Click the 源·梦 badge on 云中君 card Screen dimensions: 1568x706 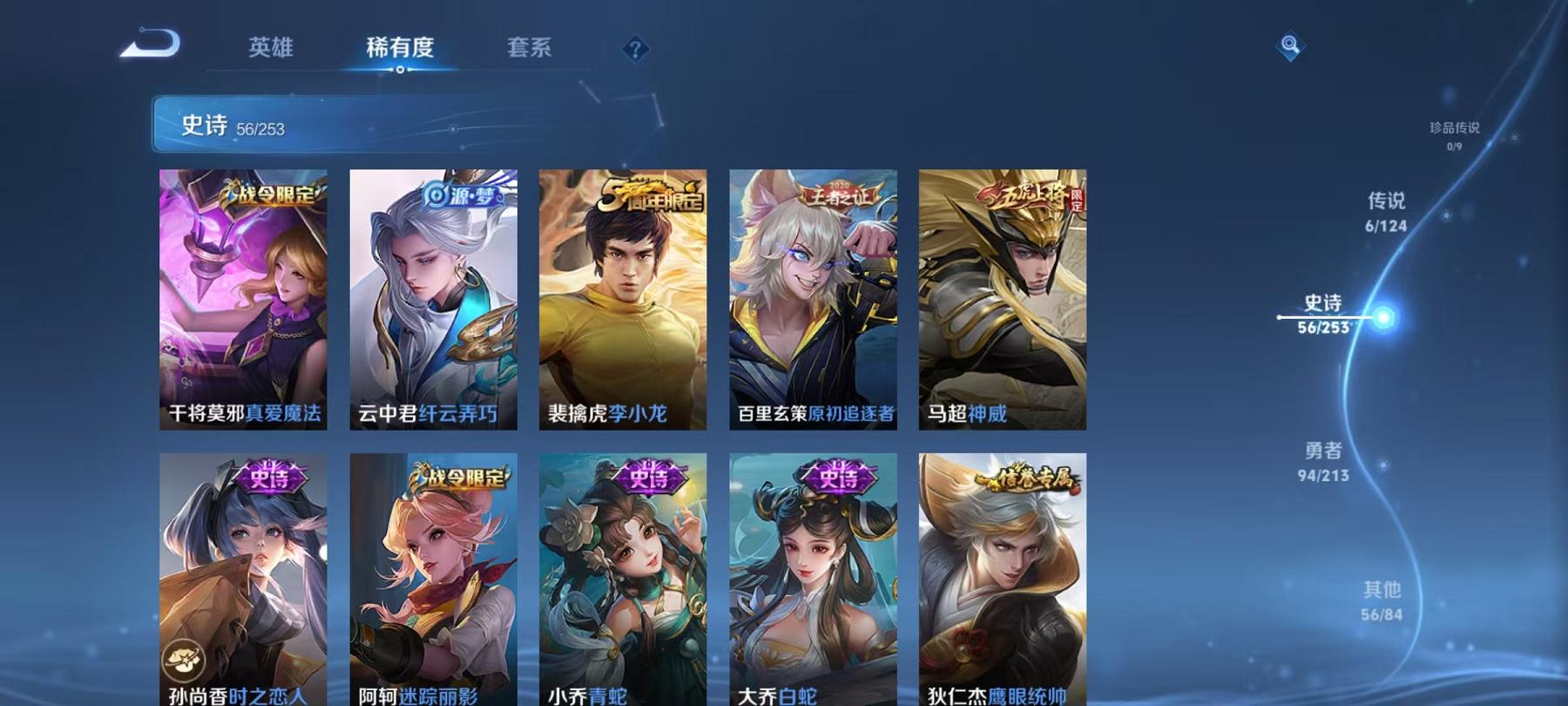click(x=460, y=197)
